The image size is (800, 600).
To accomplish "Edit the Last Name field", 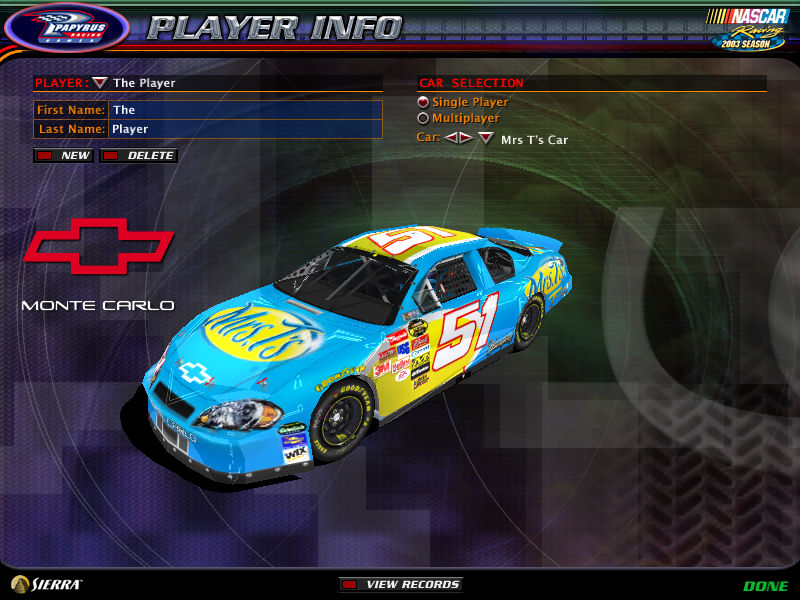I will (245, 129).
